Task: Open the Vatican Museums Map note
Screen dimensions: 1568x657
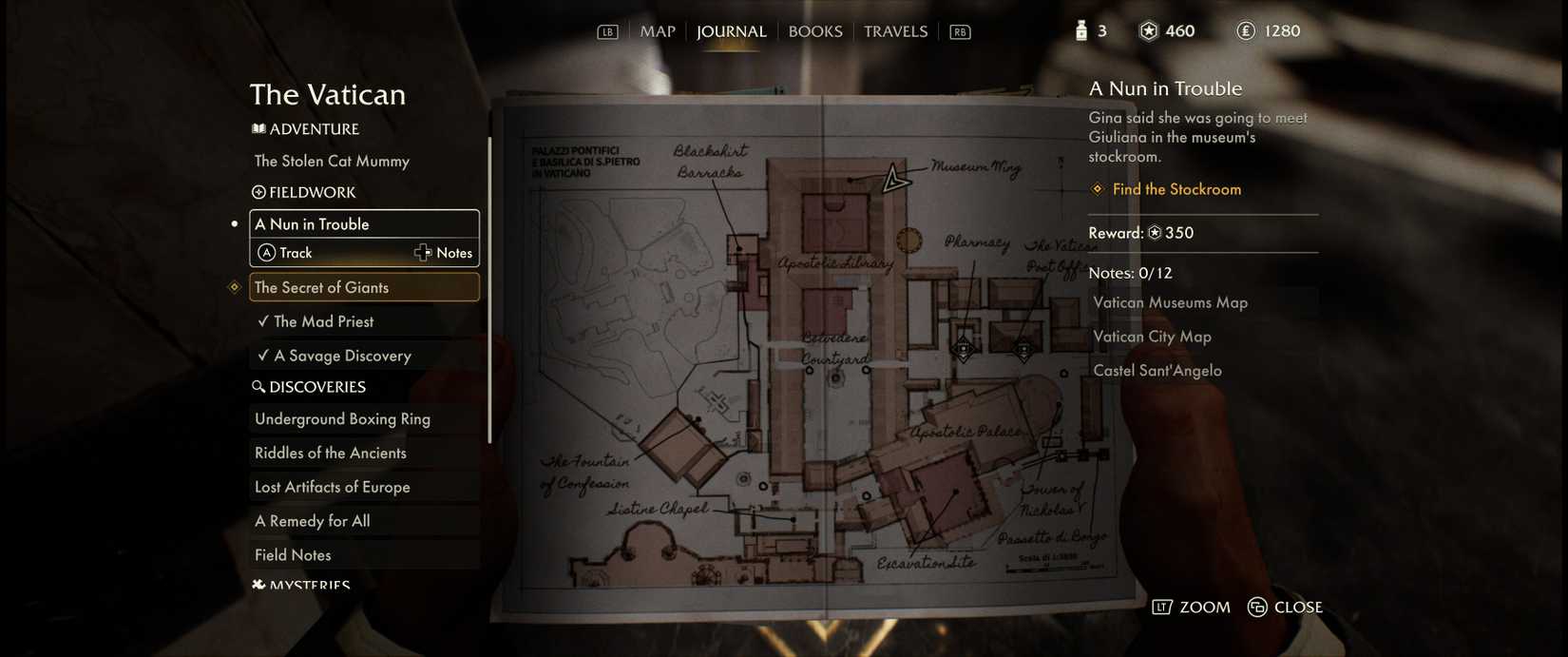Action: pos(1170,302)
